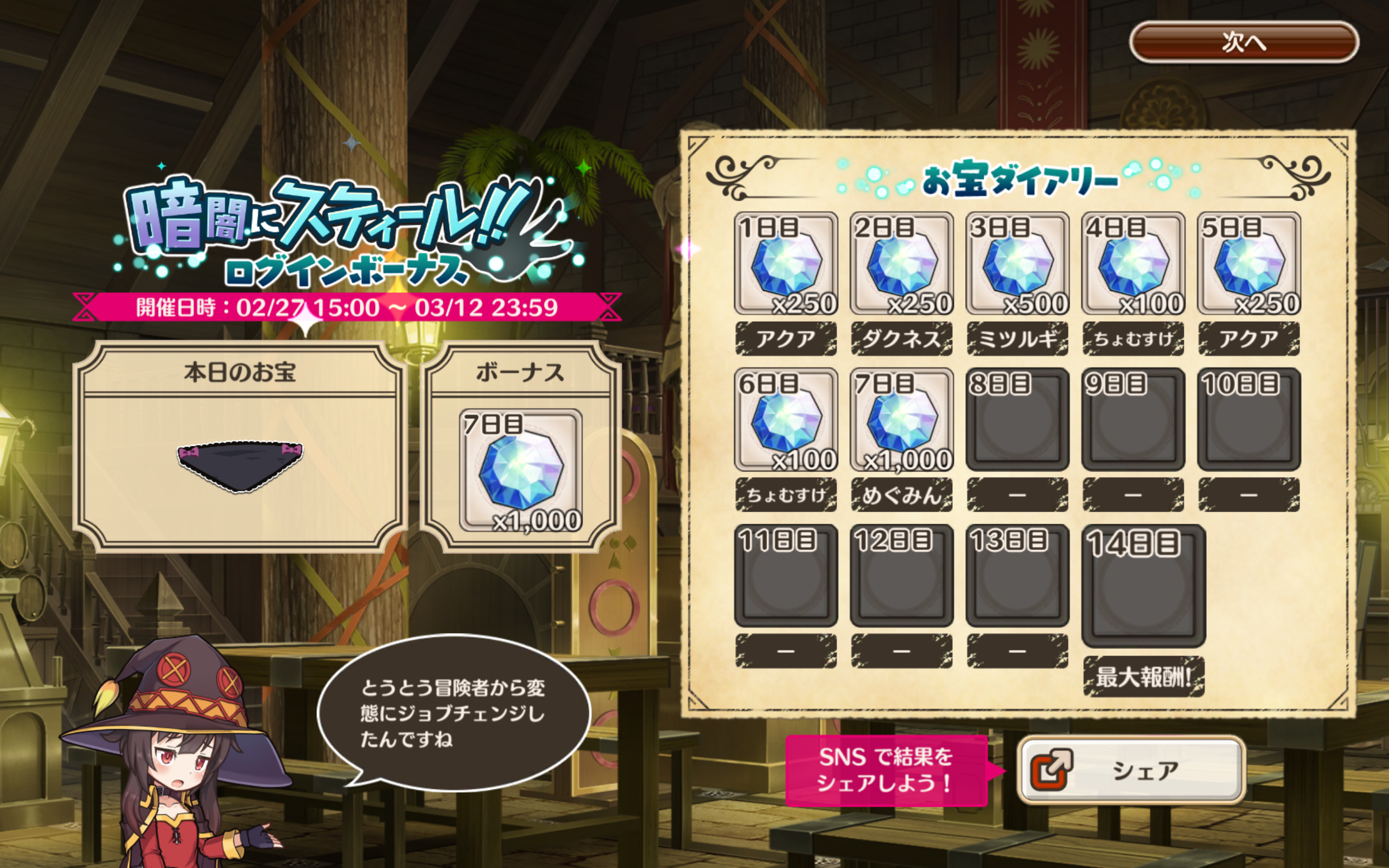
Task: Select the day 1 crystal reward
Action: pyautogui.click(x=786, y=264)
